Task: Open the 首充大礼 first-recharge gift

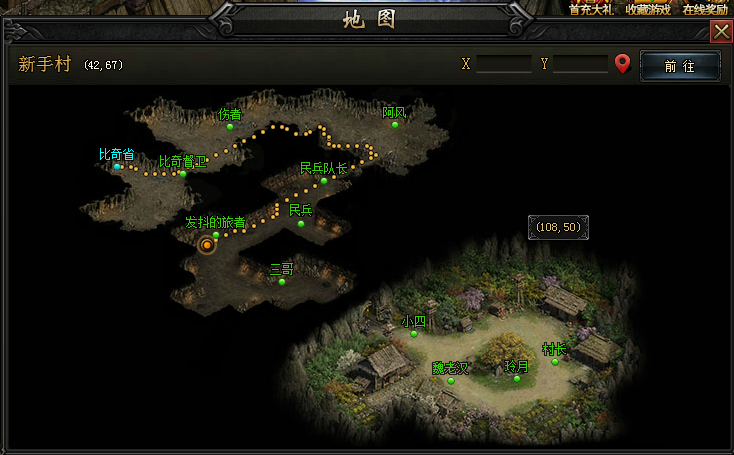Action: coord(590,9)
